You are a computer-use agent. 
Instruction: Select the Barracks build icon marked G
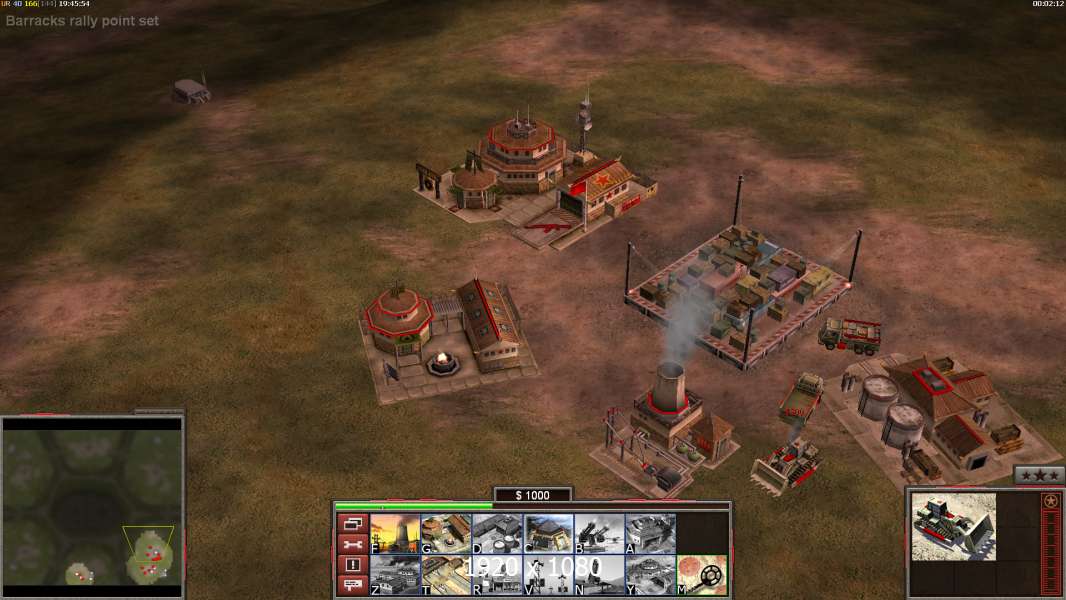click(446, 533)
